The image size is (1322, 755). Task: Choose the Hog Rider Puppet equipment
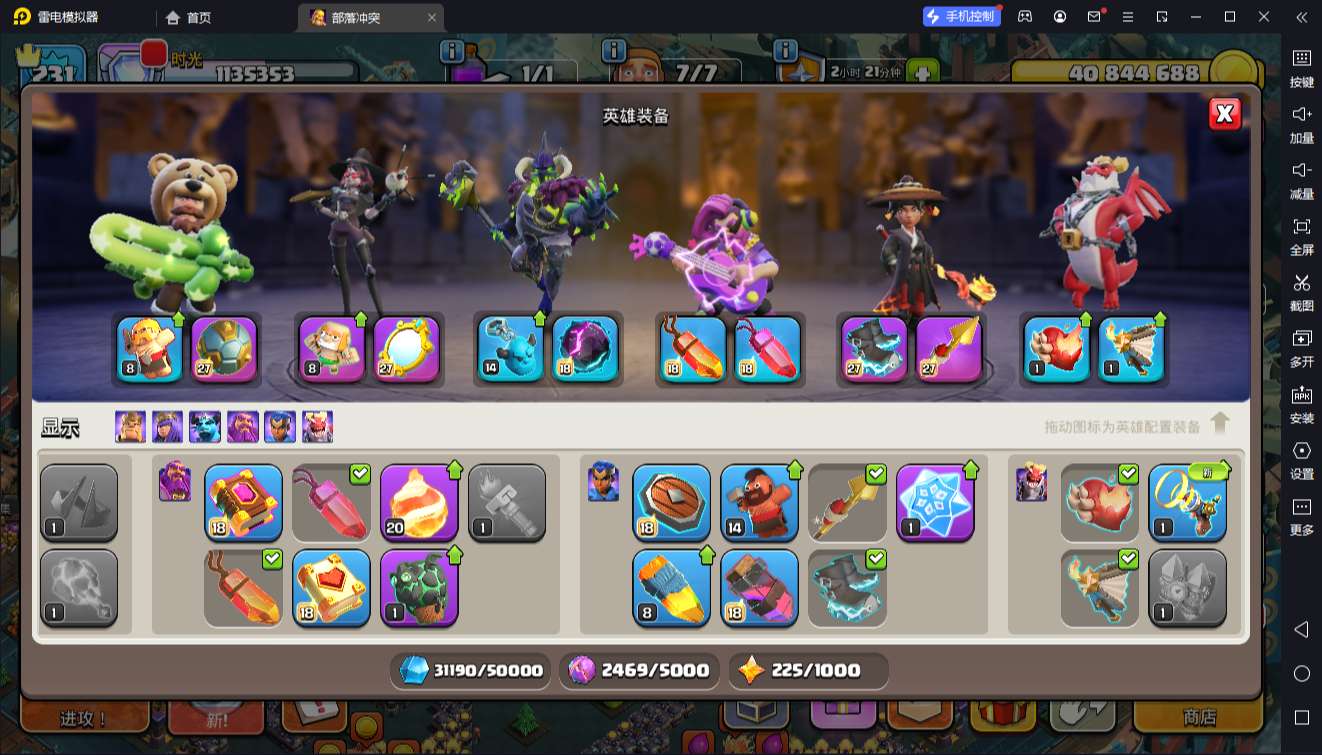tap(759, 502)
